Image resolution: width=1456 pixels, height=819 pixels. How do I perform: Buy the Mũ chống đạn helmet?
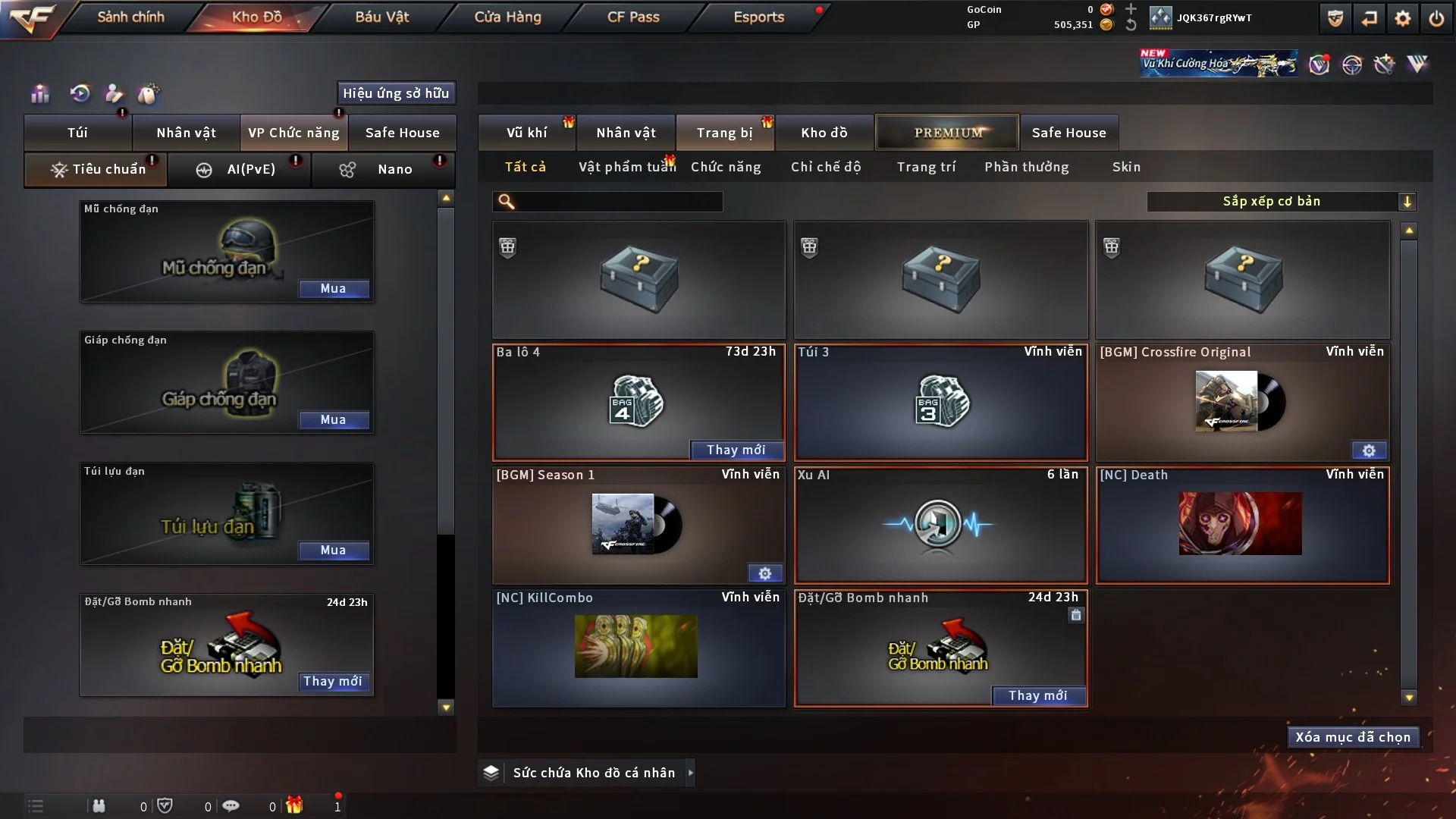click(333, 289)
